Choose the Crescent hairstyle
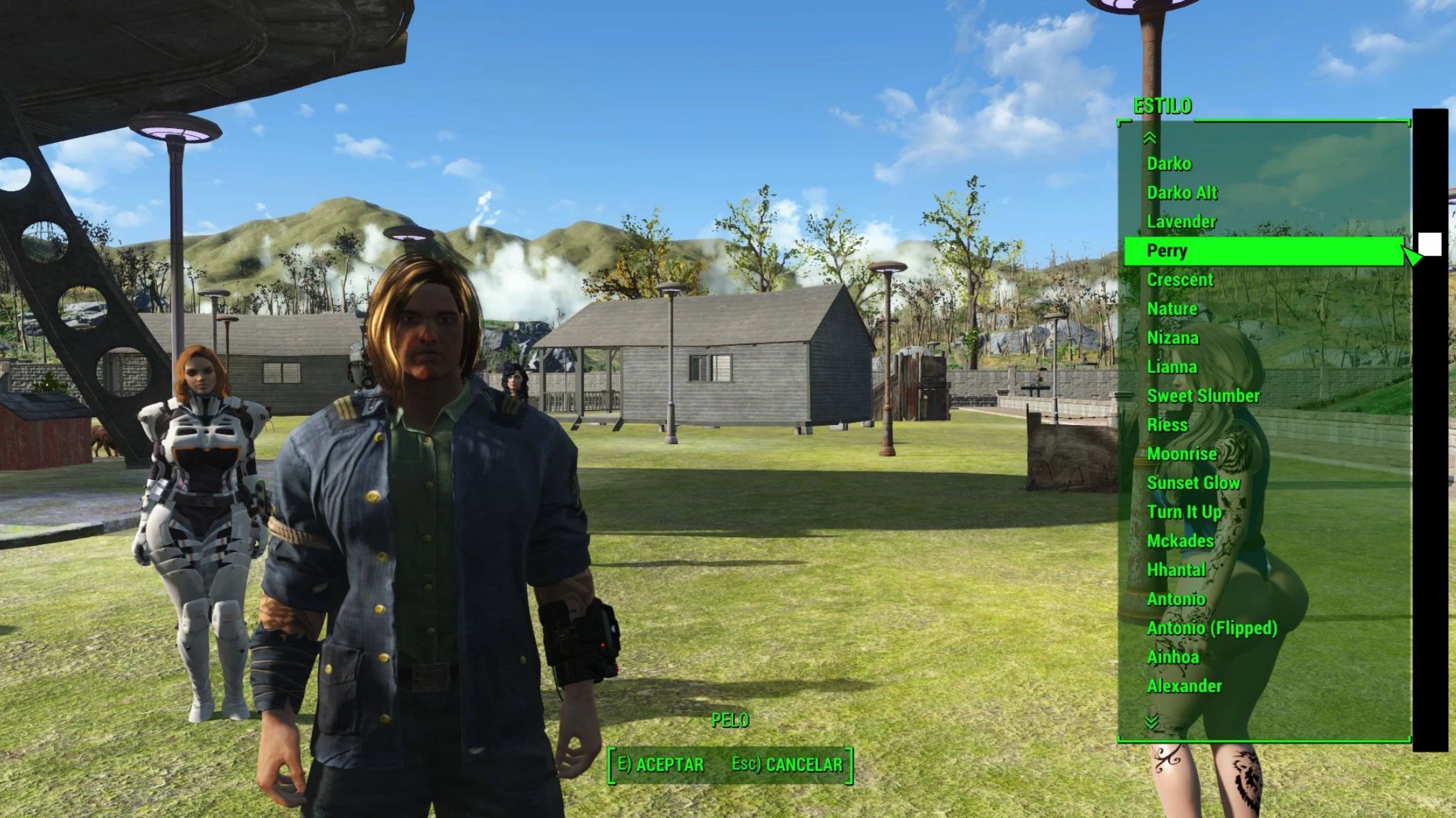This screenshot has width=1456, height=818. [x=1180, y=280]
